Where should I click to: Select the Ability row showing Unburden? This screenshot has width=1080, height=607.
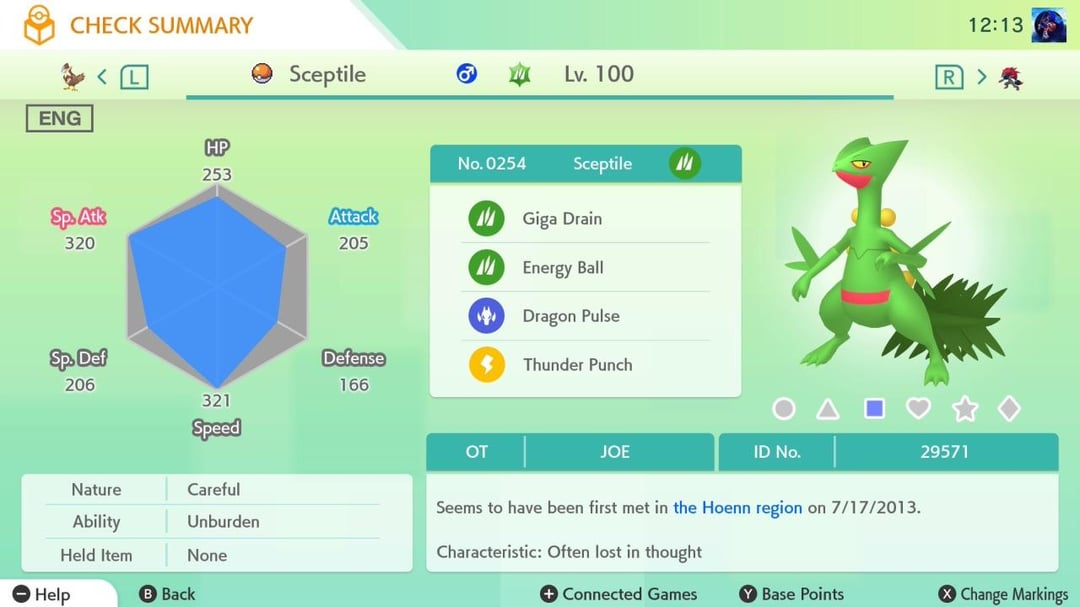216,522
